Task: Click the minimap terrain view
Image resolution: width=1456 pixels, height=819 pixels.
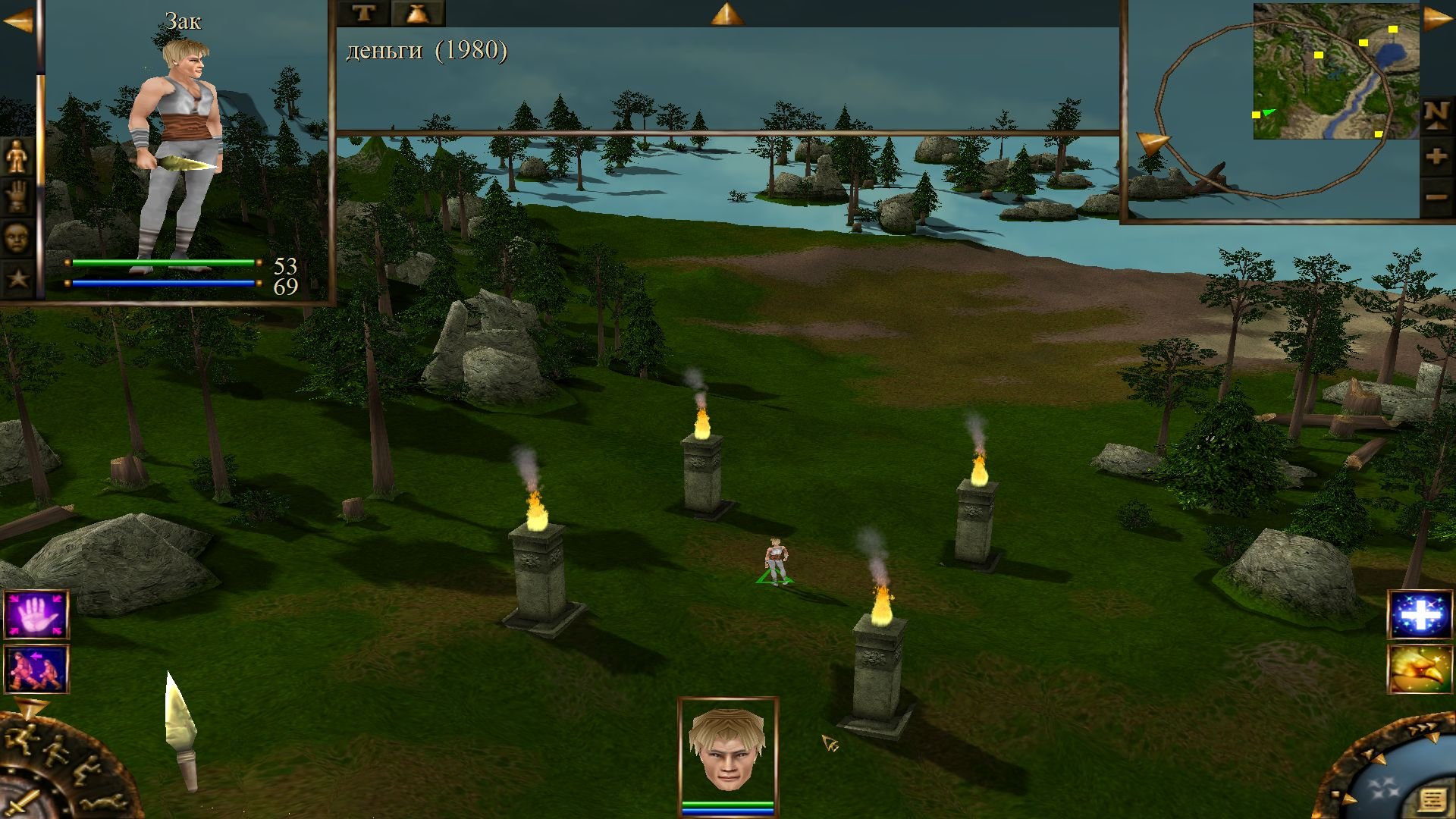Action: point(1335,71)
